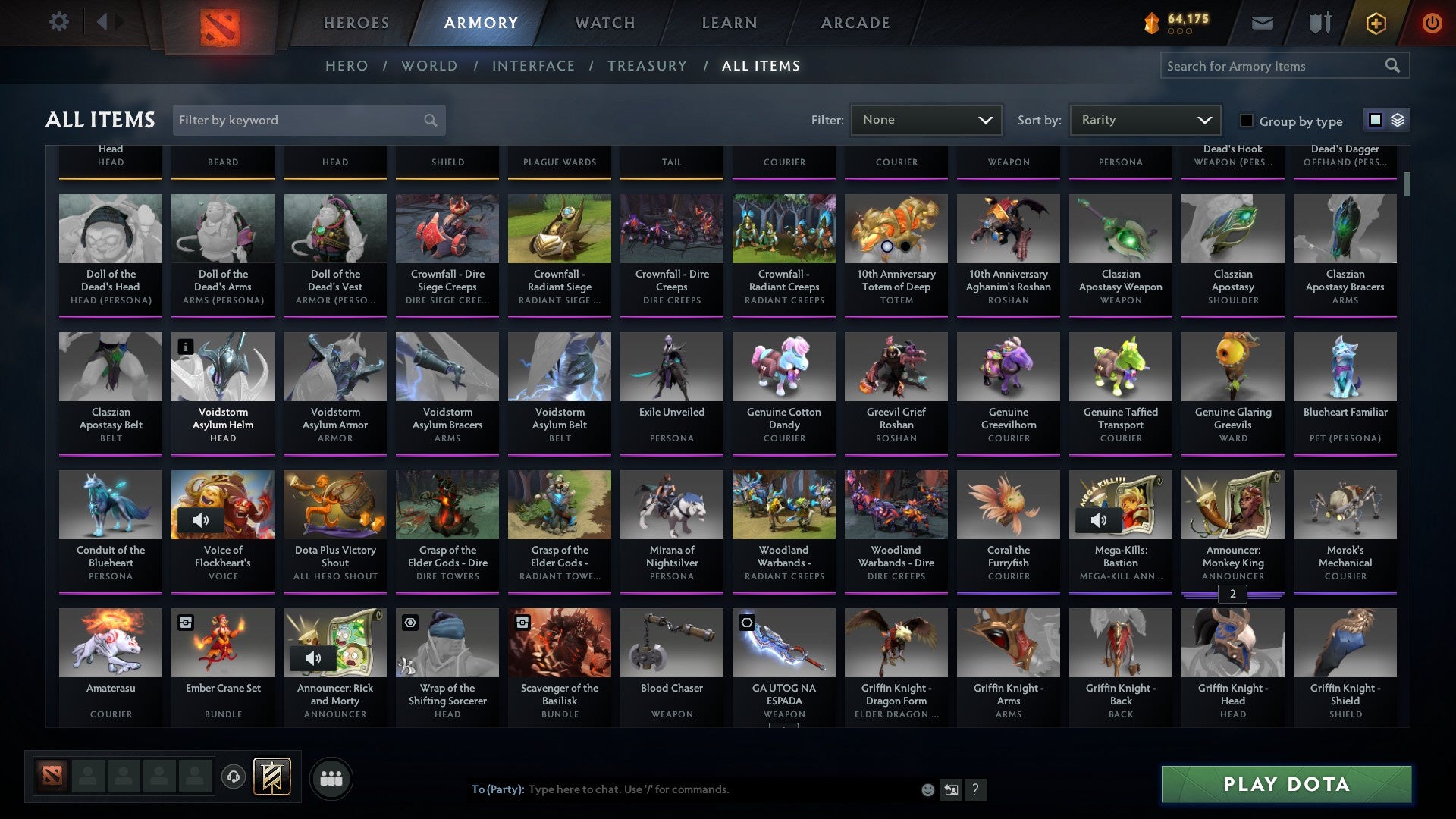Viewport: 1456px width, 819px height.
Task: Open the Filter dropdown showing None
Action: pyautogui.click(x=926, y=119)
